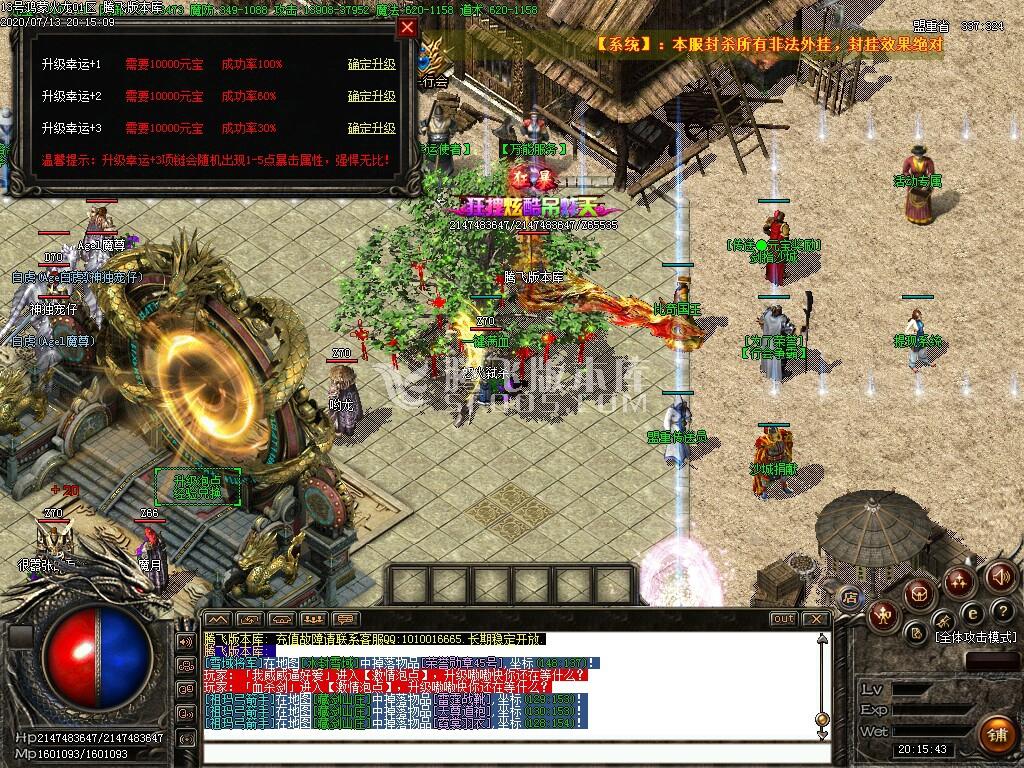
Task: Select the speech bubble chat tab
Action: pyautogui.click(x=345, y=619)
